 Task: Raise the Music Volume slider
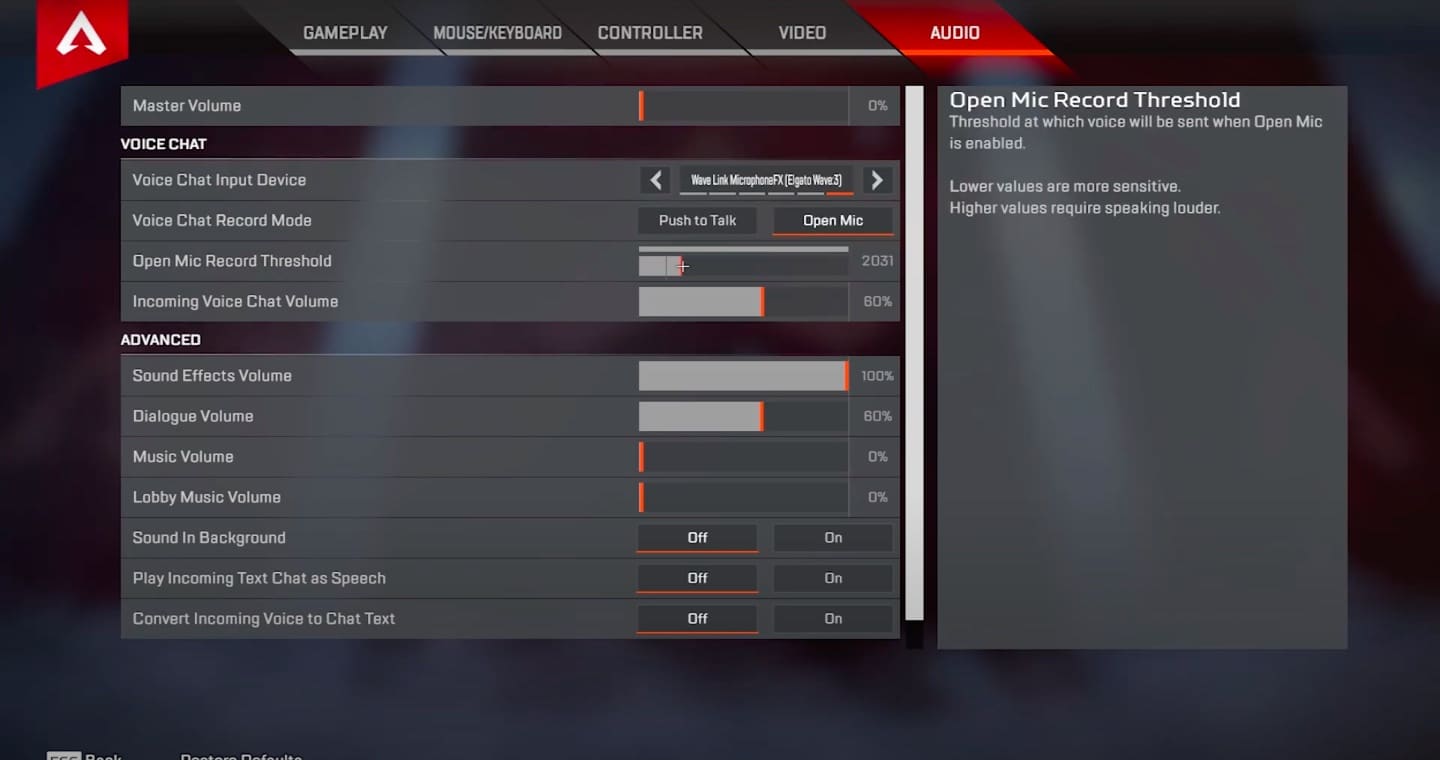click(x=742, y=457)
